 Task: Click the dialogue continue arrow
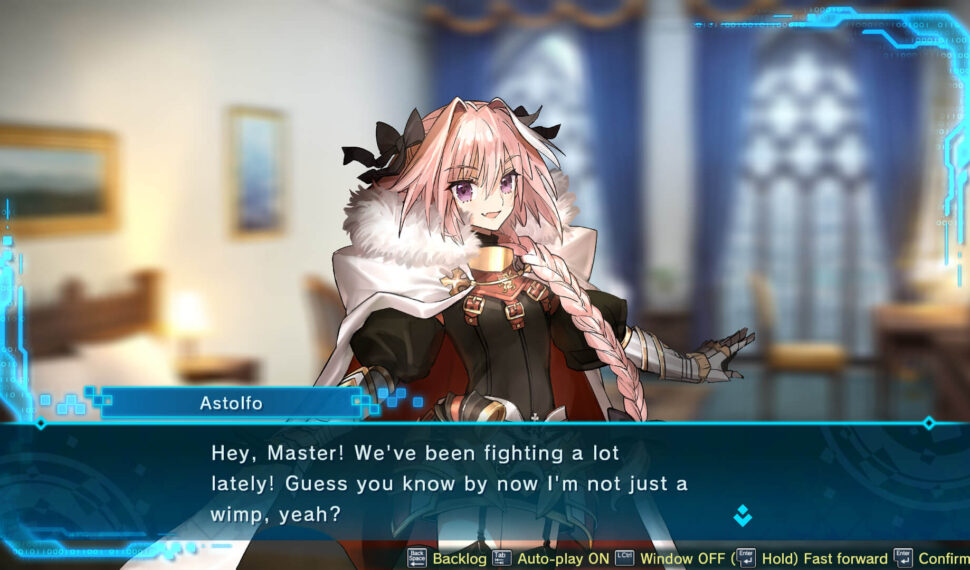coord(742,516)
